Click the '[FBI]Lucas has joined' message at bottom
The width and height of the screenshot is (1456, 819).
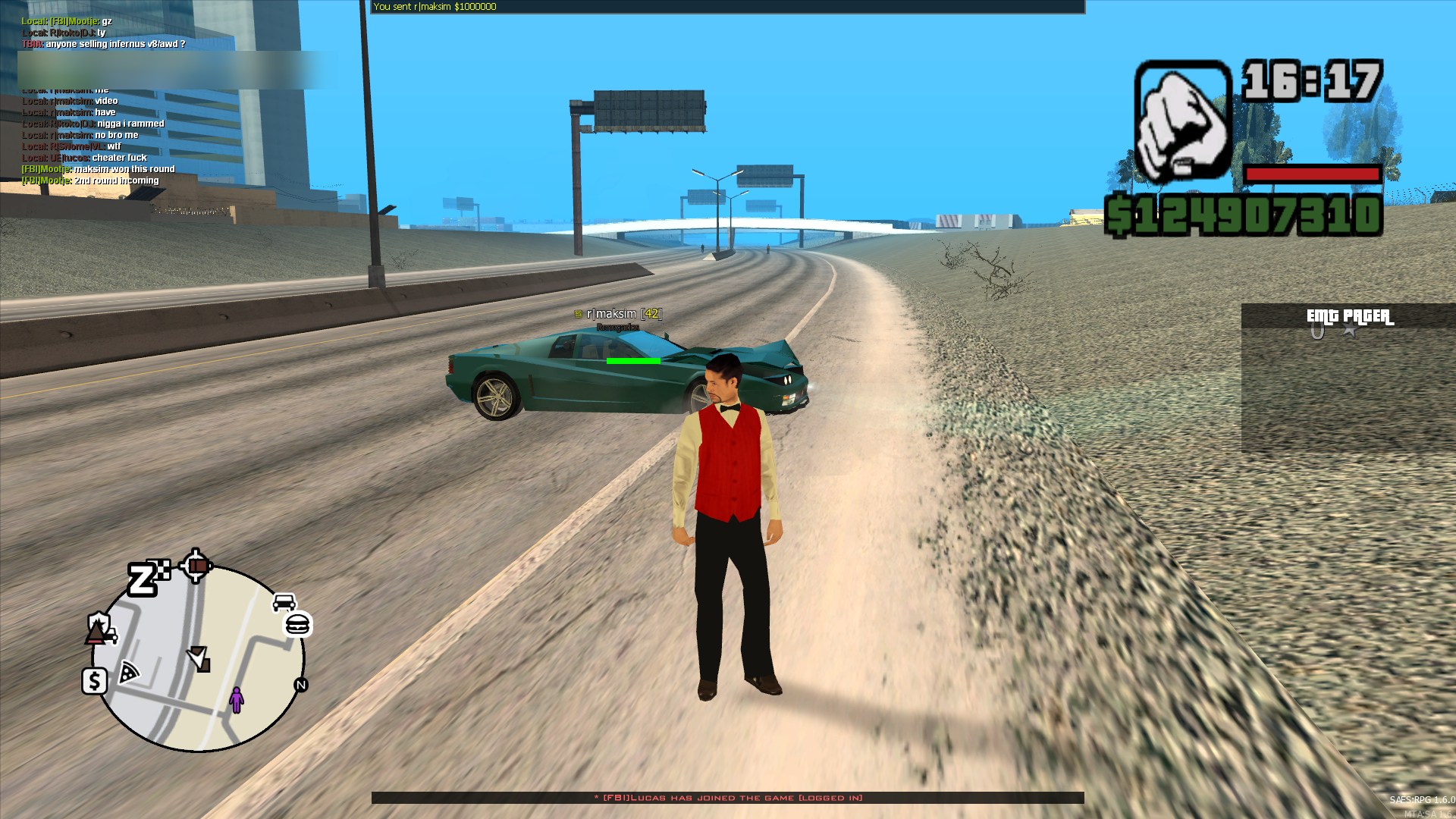pyautogui.click(x=728, y=798)
